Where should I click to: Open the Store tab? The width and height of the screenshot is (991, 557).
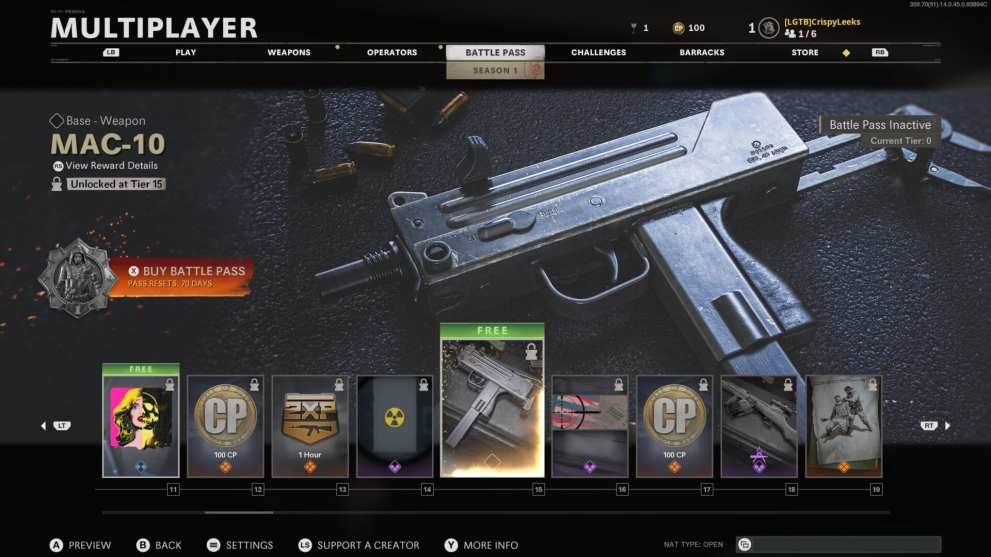[x=805, y=52]
